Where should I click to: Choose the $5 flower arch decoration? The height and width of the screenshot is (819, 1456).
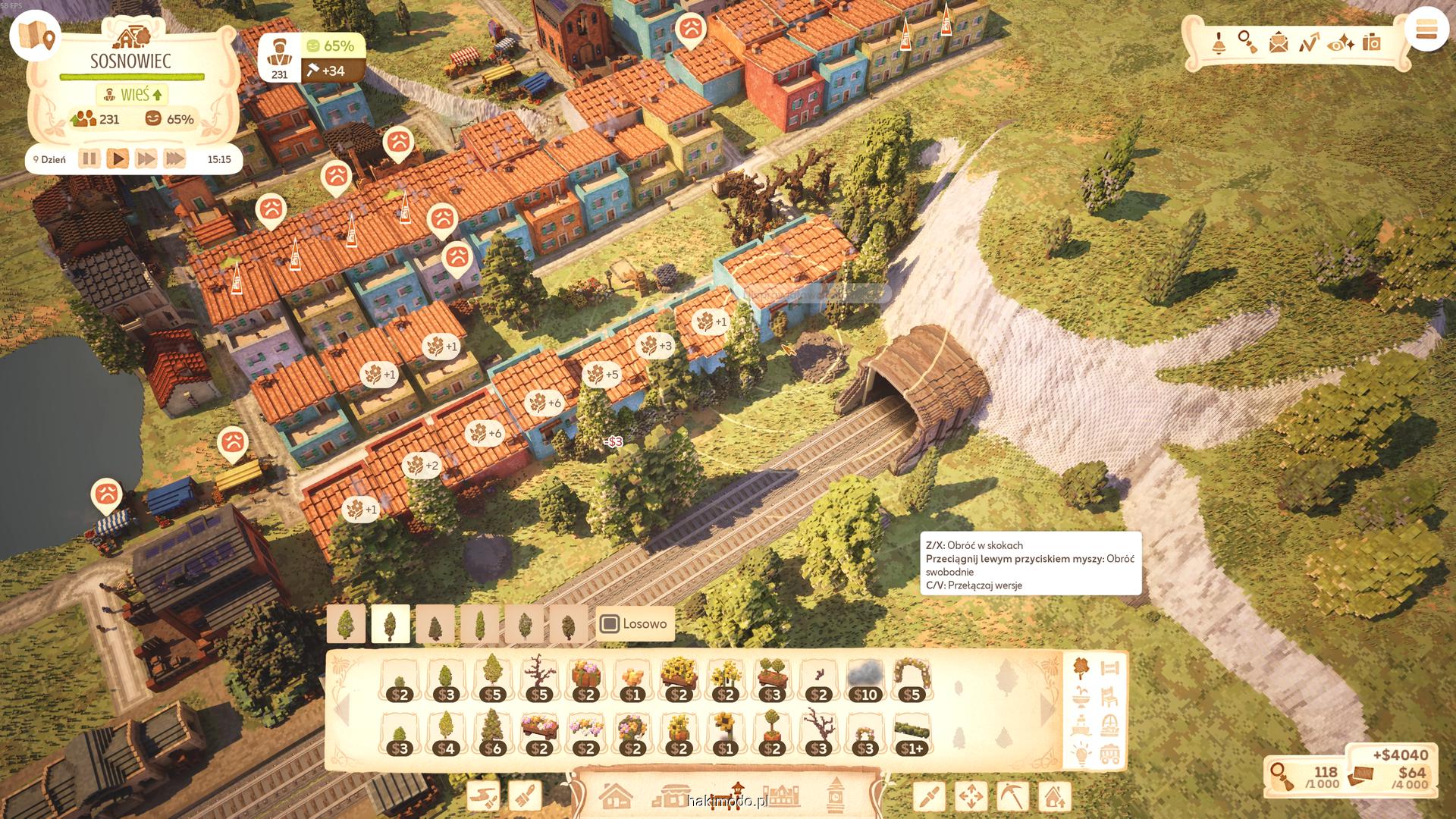coord(912,679)
